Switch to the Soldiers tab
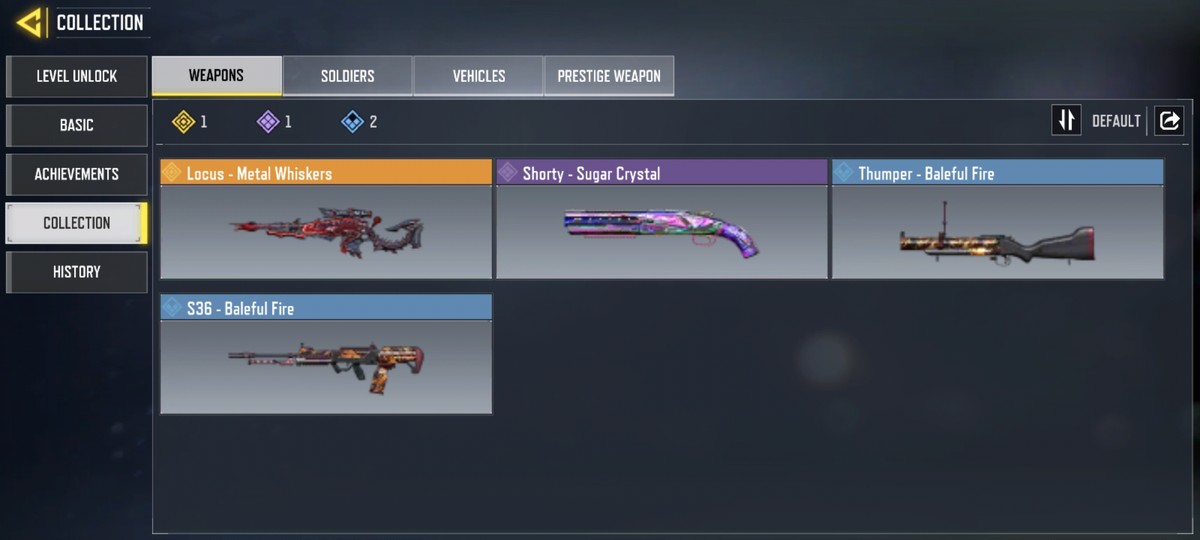1200x540 pixels. coord(348,76)
